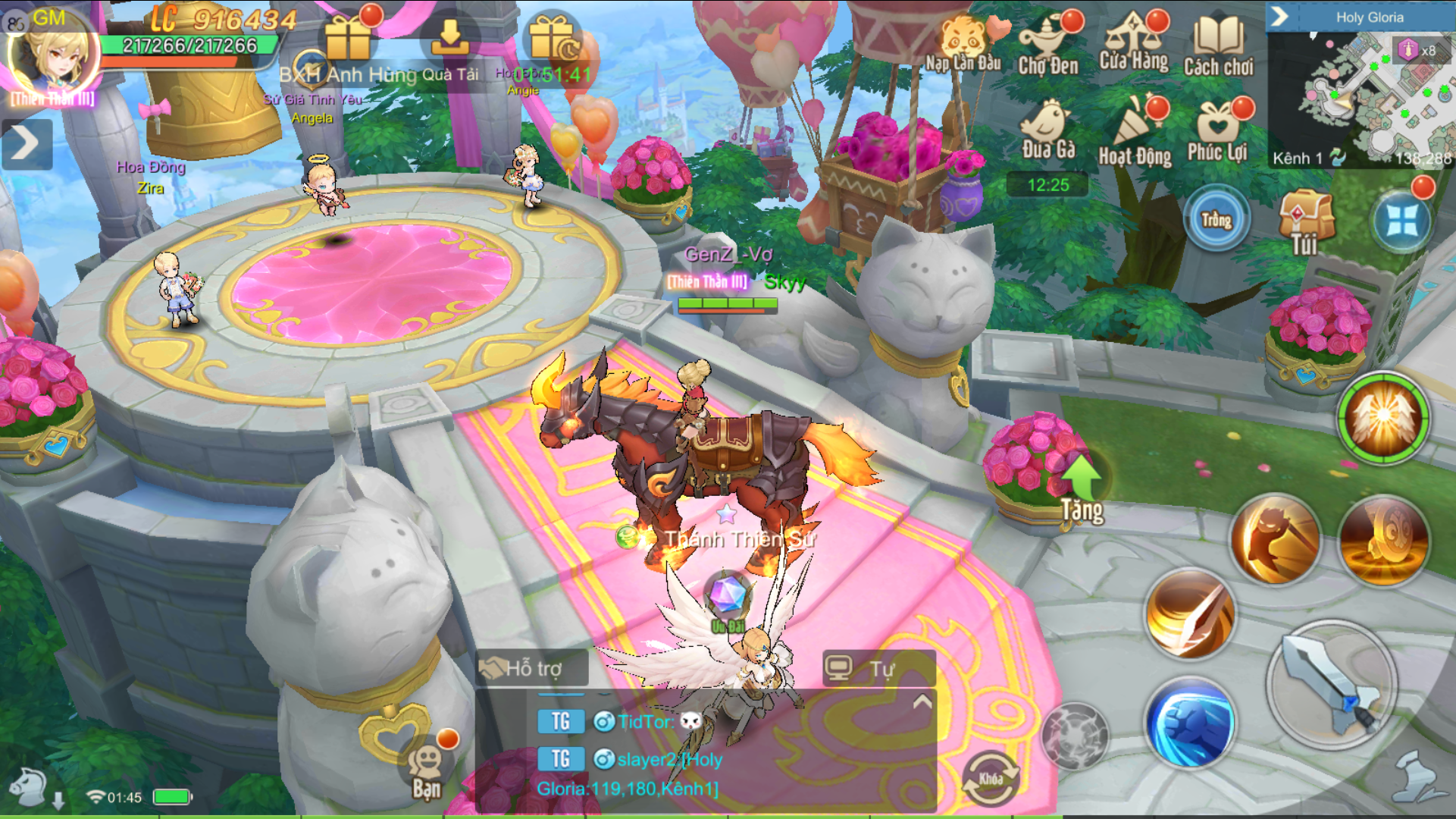1456x819 pixels.
Task: Open the Nạp Lần Đầu first-recharge menu
Action: click(x=963, y=44)
